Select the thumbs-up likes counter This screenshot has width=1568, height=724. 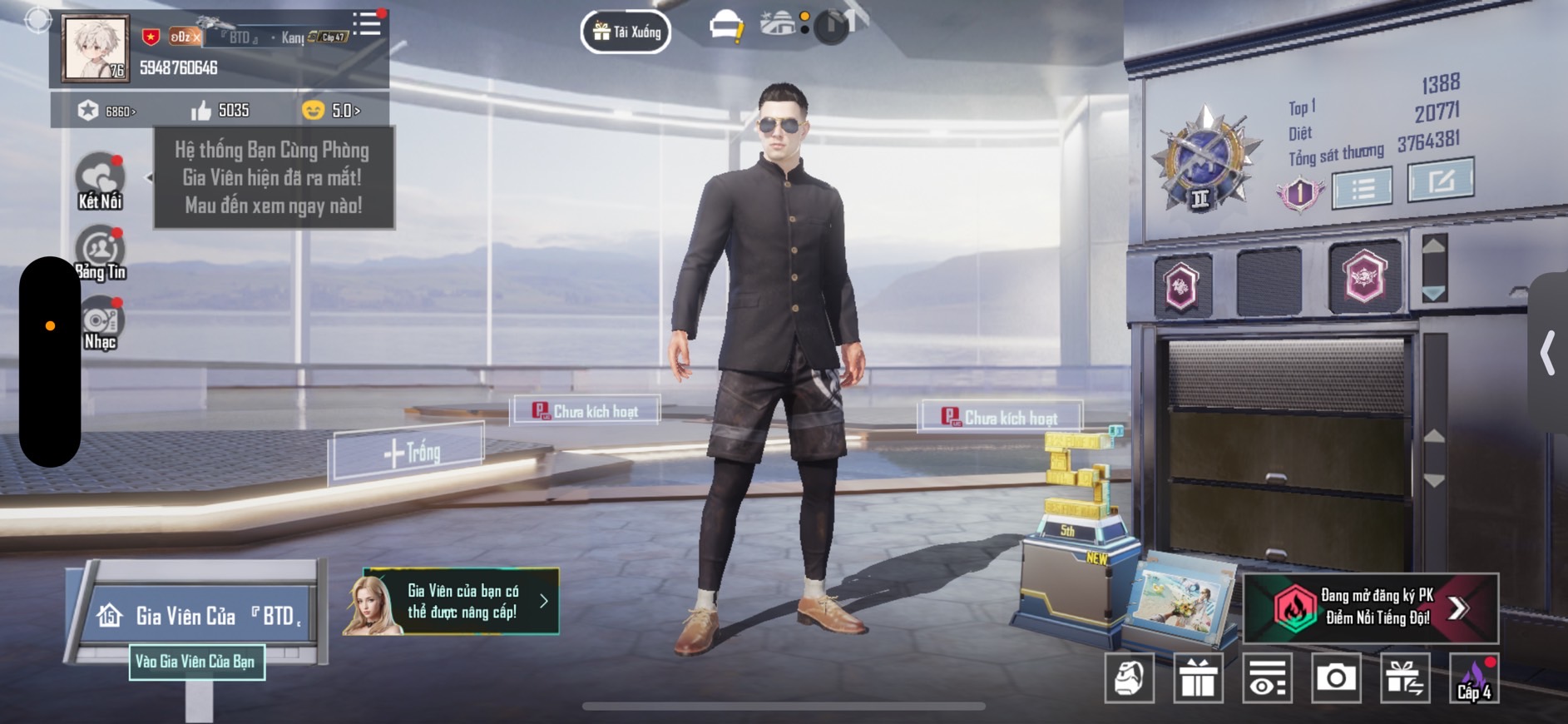(x=220, y=111)
